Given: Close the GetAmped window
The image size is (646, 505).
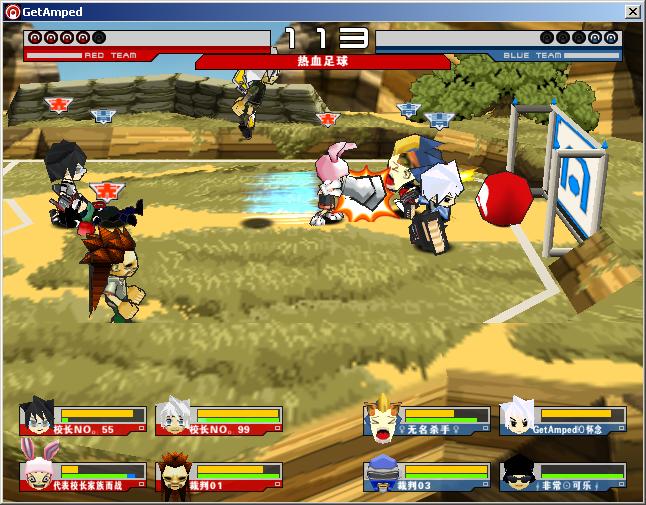Looking at the screenshot, I should coord(632,12).
